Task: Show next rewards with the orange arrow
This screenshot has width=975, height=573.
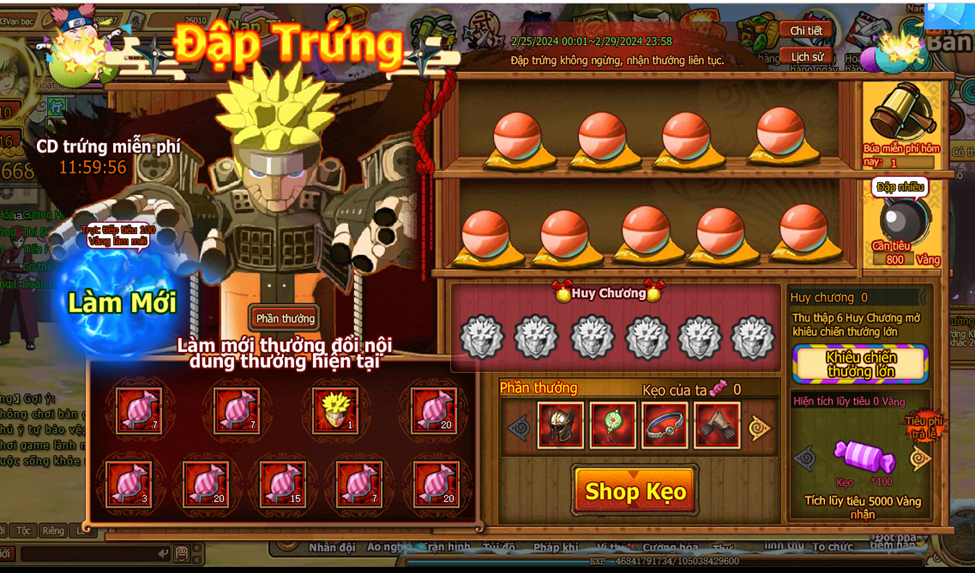Action: click(x=760, y=428)
